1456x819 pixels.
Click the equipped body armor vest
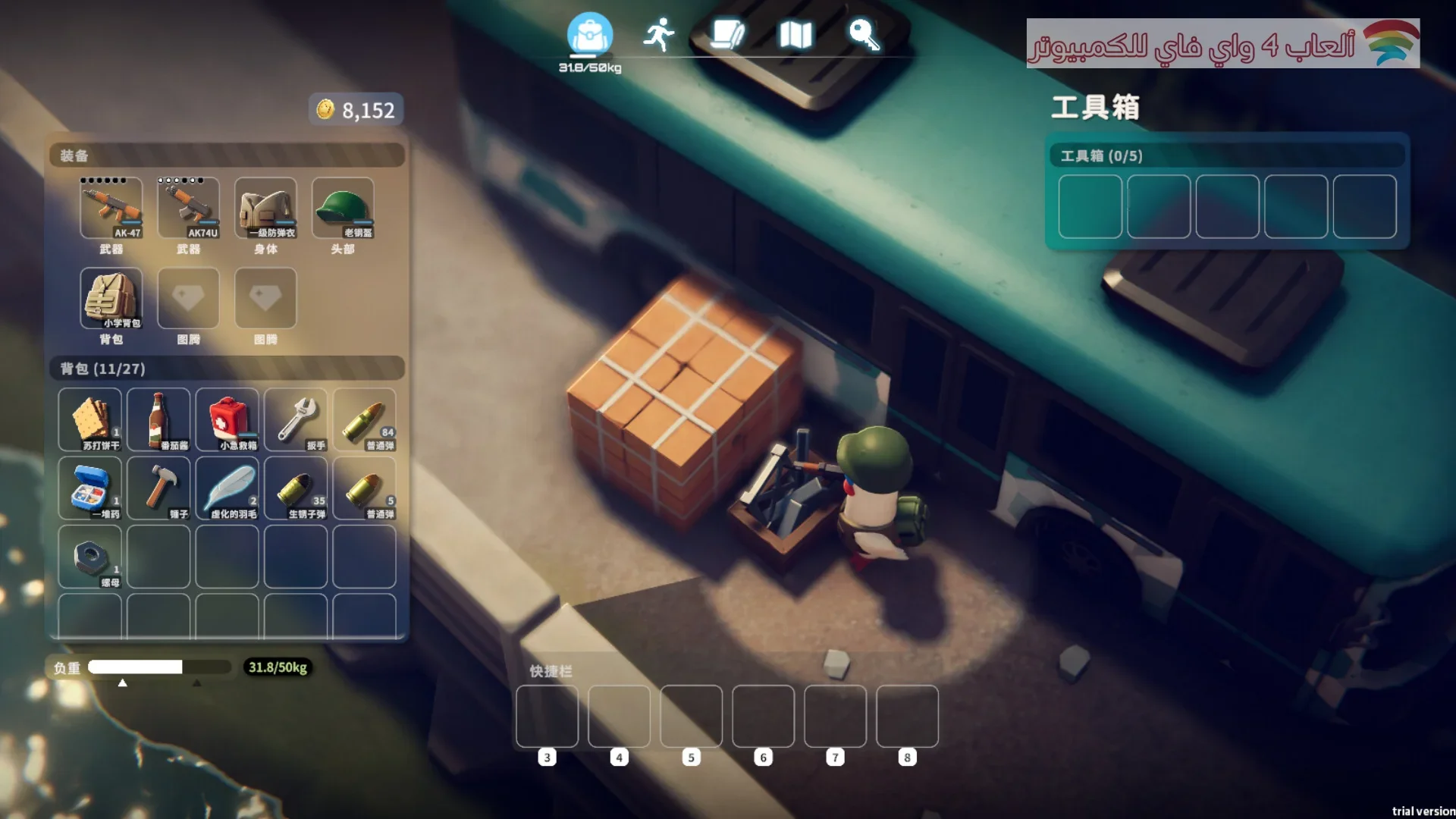(265, 208)
